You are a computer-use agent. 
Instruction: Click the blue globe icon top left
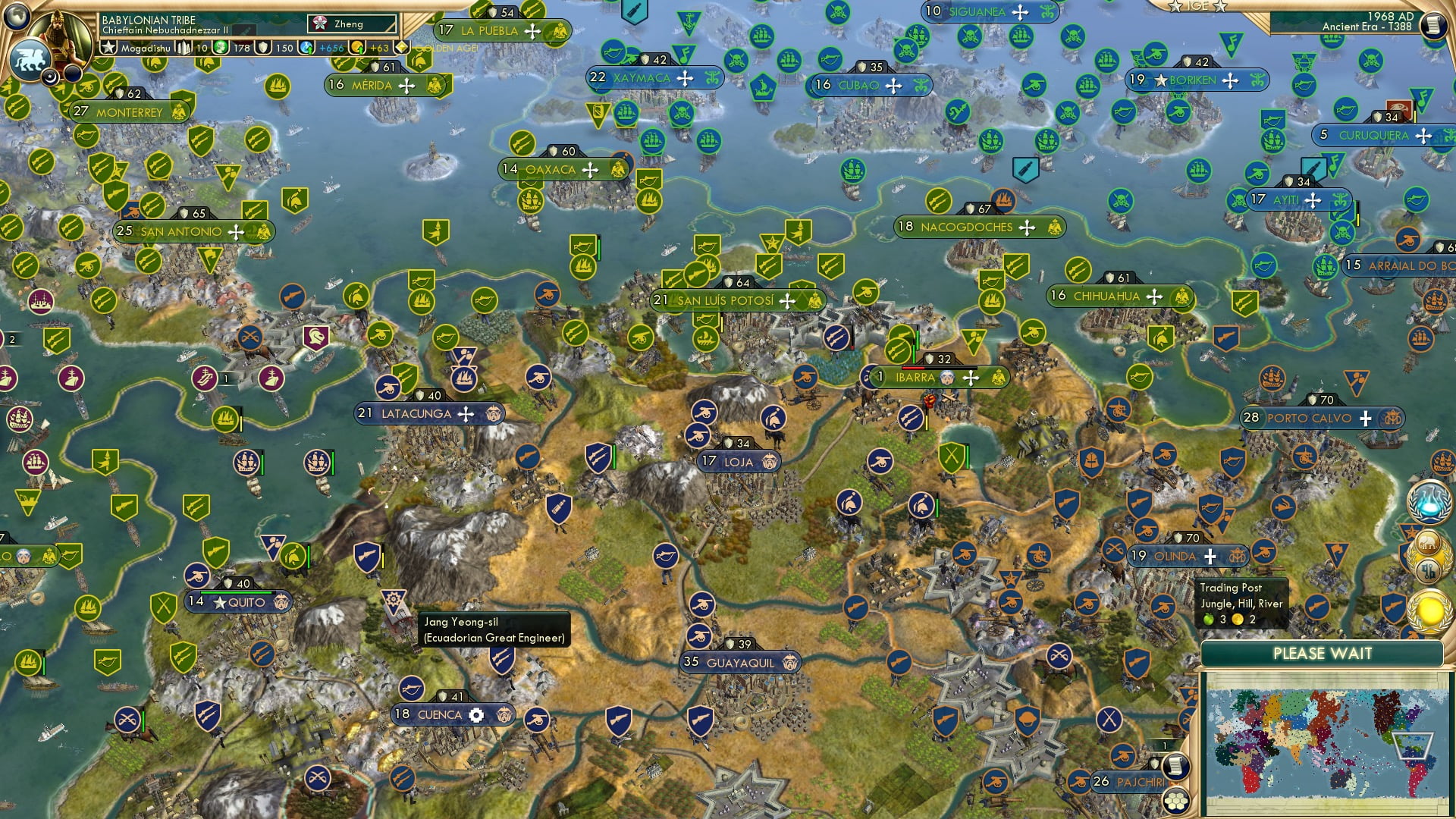[15, 15]
